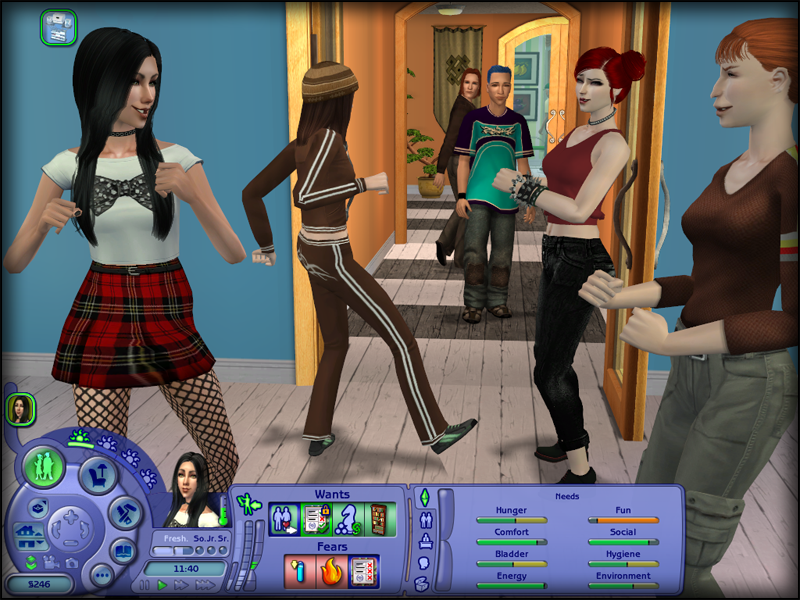Screen dimensions: 800x600
Task: Pause the game
Action: [x=145, y=585]
